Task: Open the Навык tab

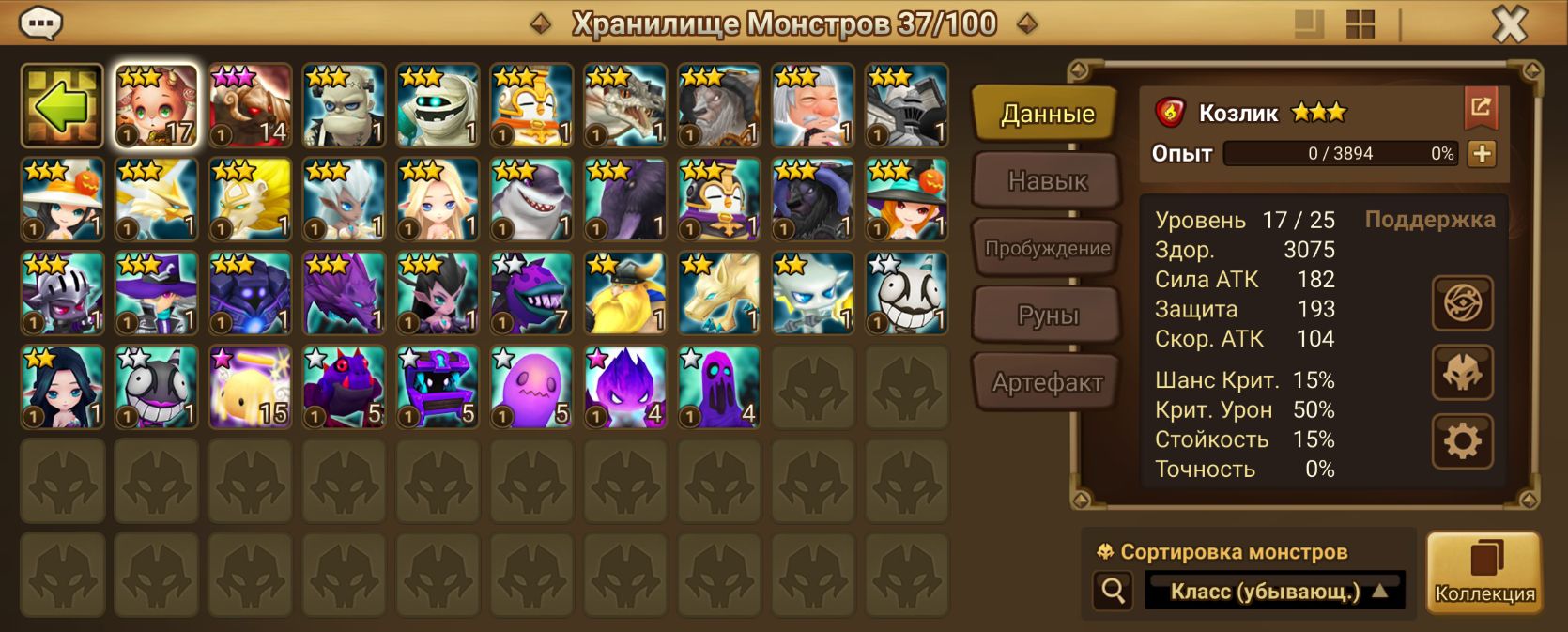Action: [x=1047, y=180]
